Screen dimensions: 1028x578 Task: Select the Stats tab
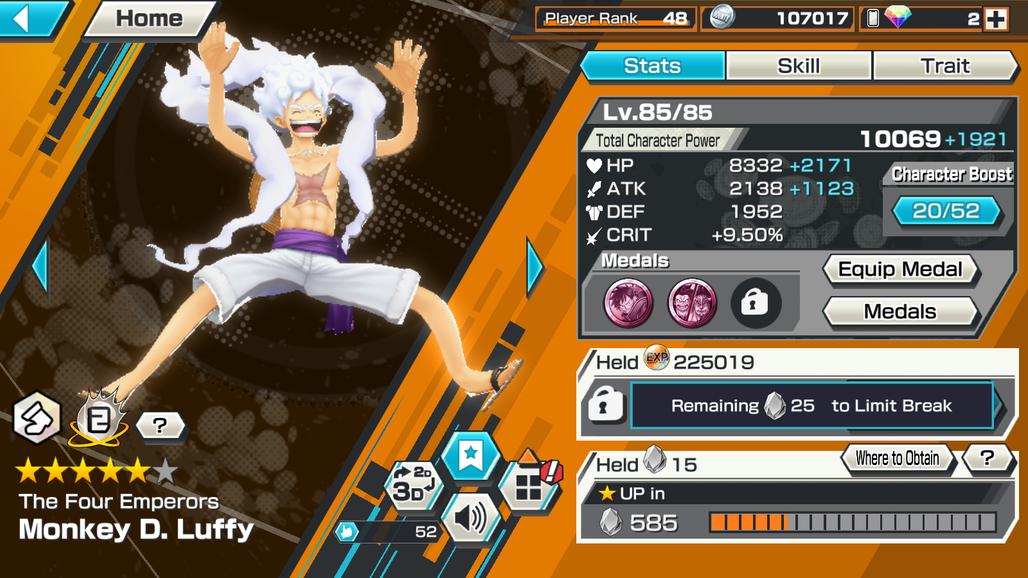click(652, 66)
